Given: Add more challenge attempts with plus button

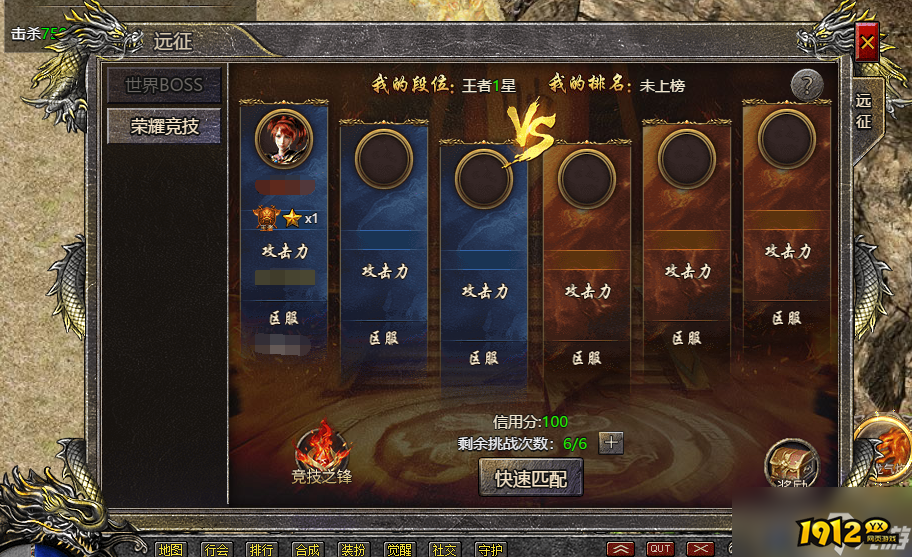Looking at the screenshot, I should (x=611, y=443).
